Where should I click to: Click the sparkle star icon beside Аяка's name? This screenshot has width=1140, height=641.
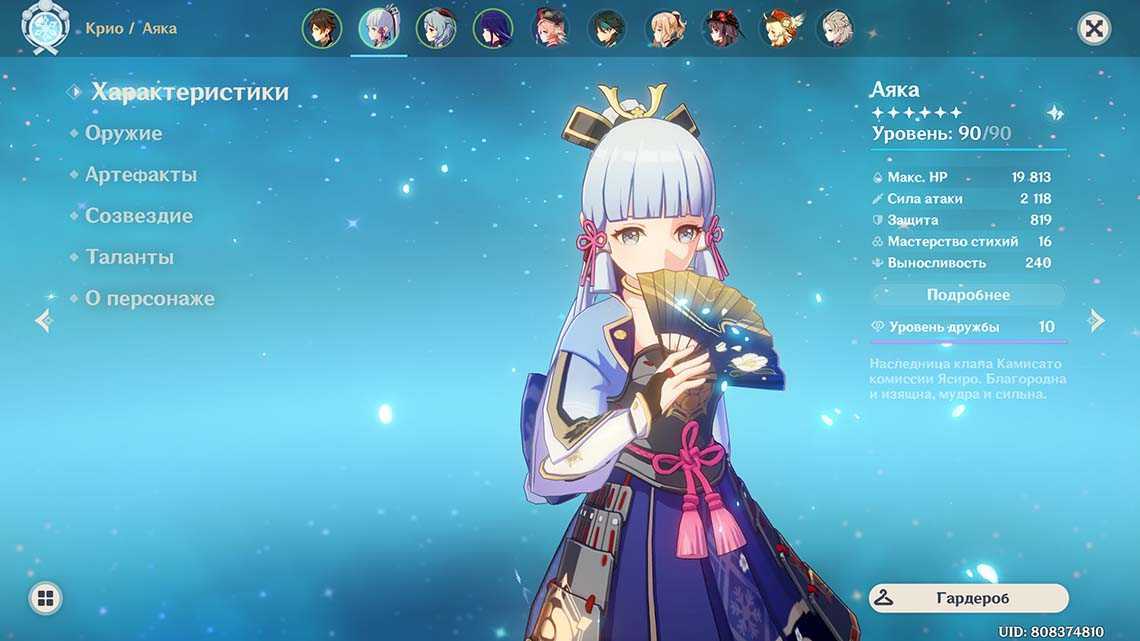tap(1055, 113)
